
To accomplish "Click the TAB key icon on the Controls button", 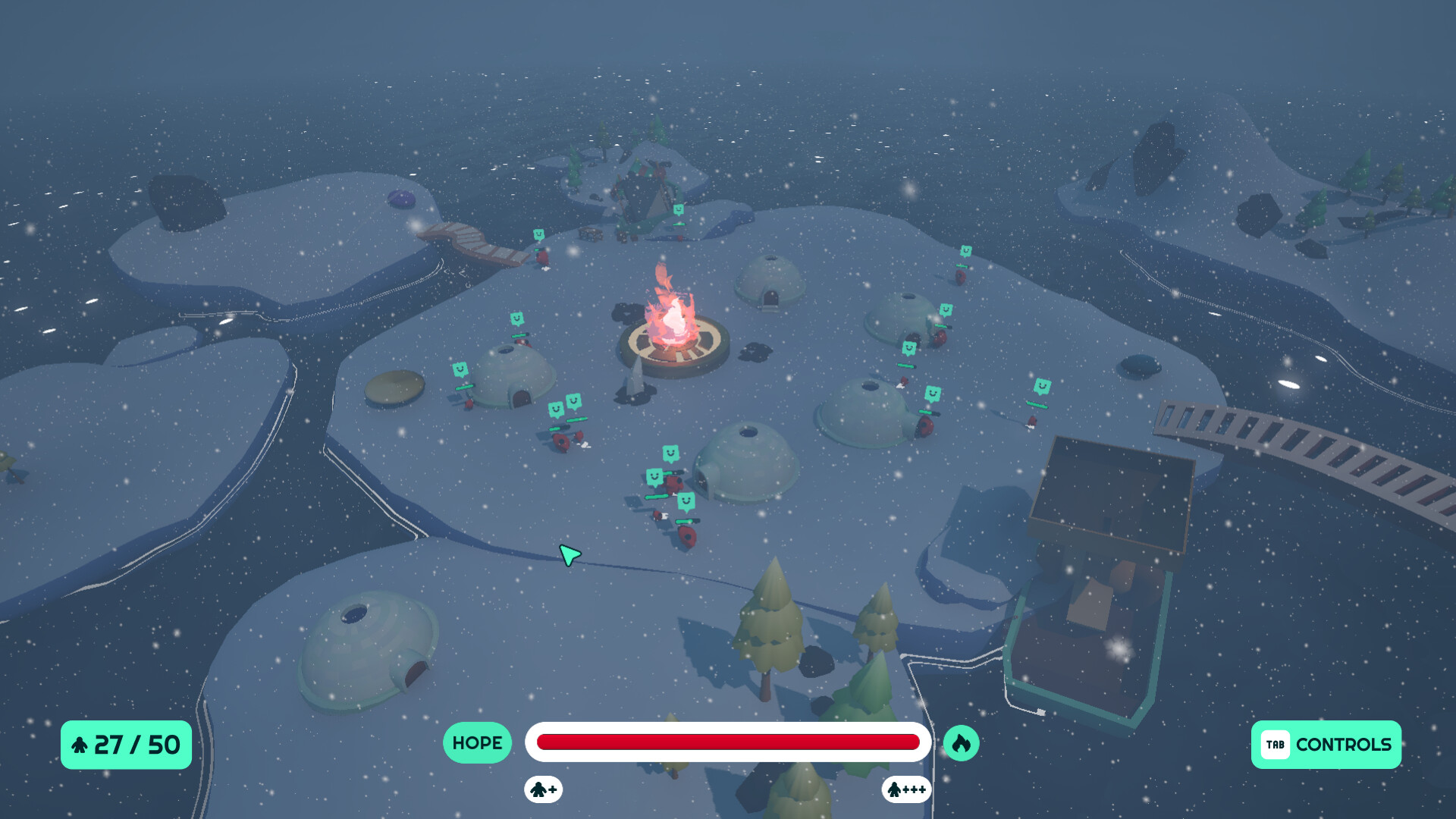I will [1276, 745].
